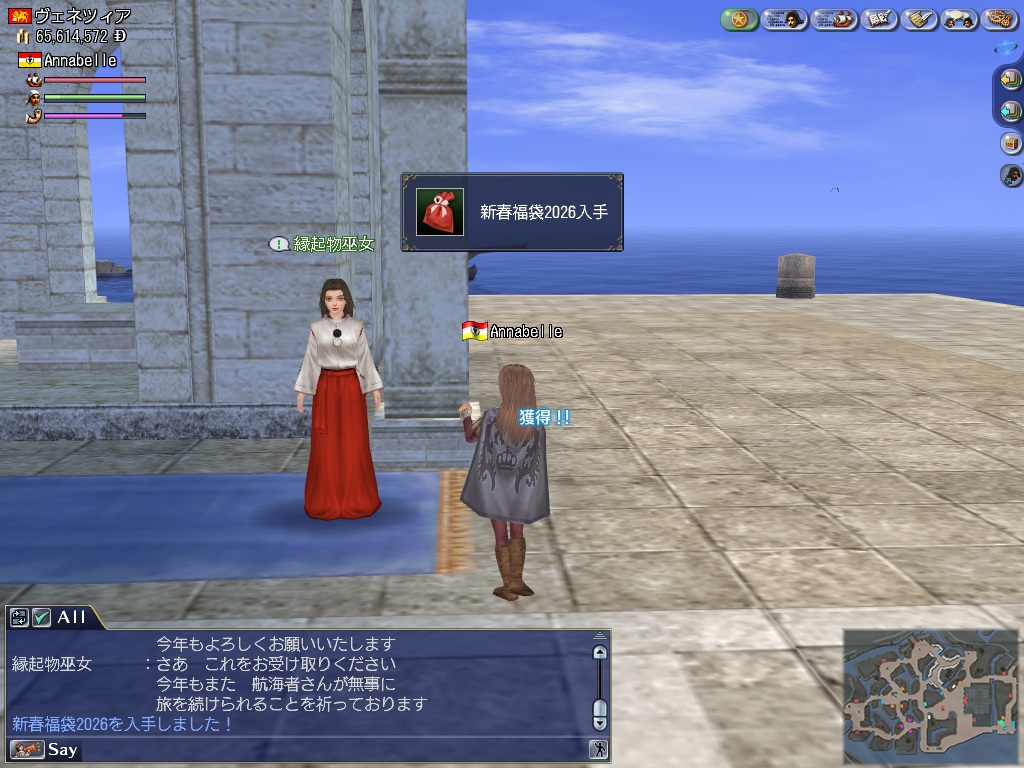Open the two-heads speech-bubble chat menu
The height and width of the screenshot is (768, 1024).
click(958, 19)
